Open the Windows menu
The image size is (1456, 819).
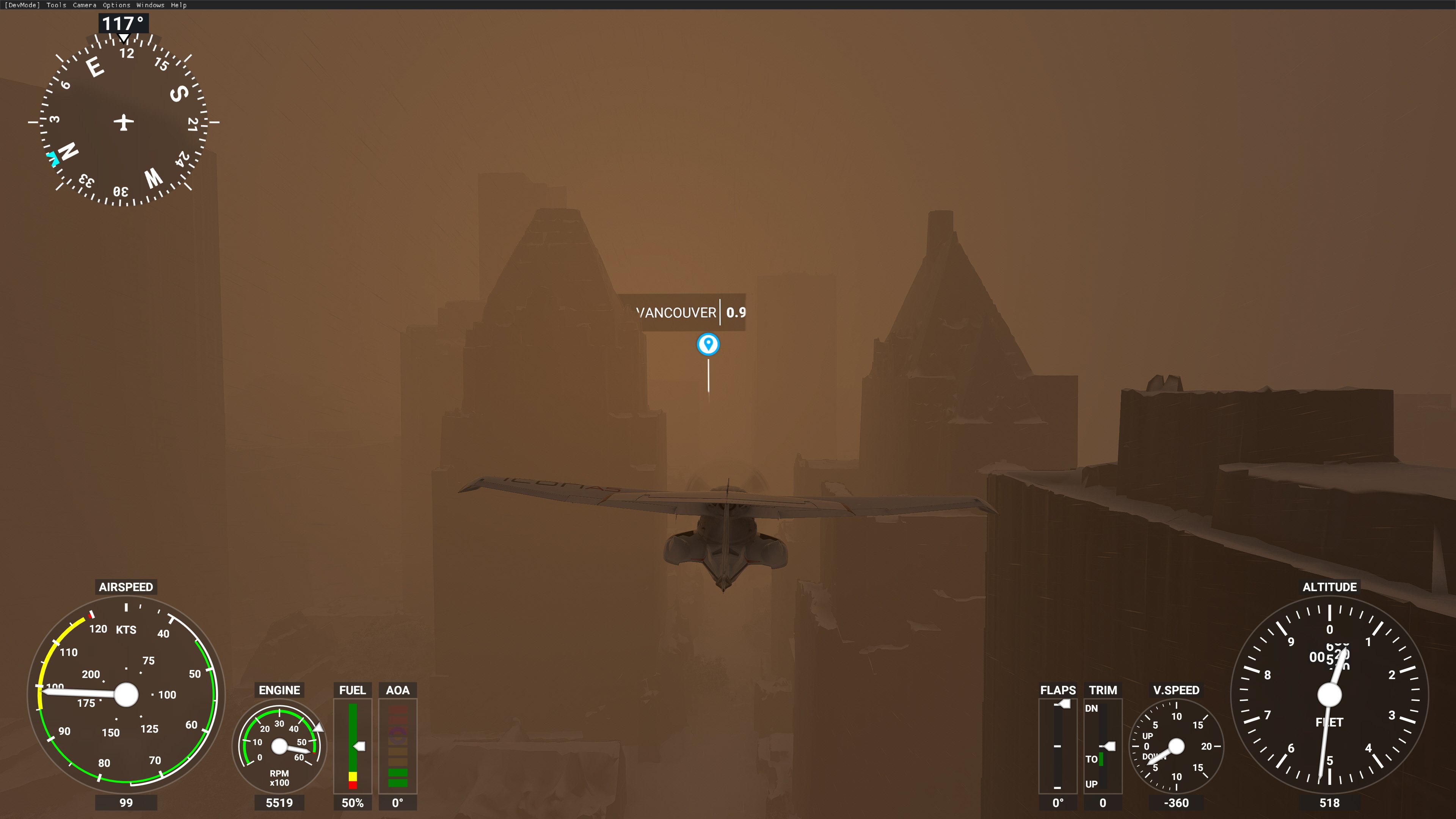(x=151, y=5)
